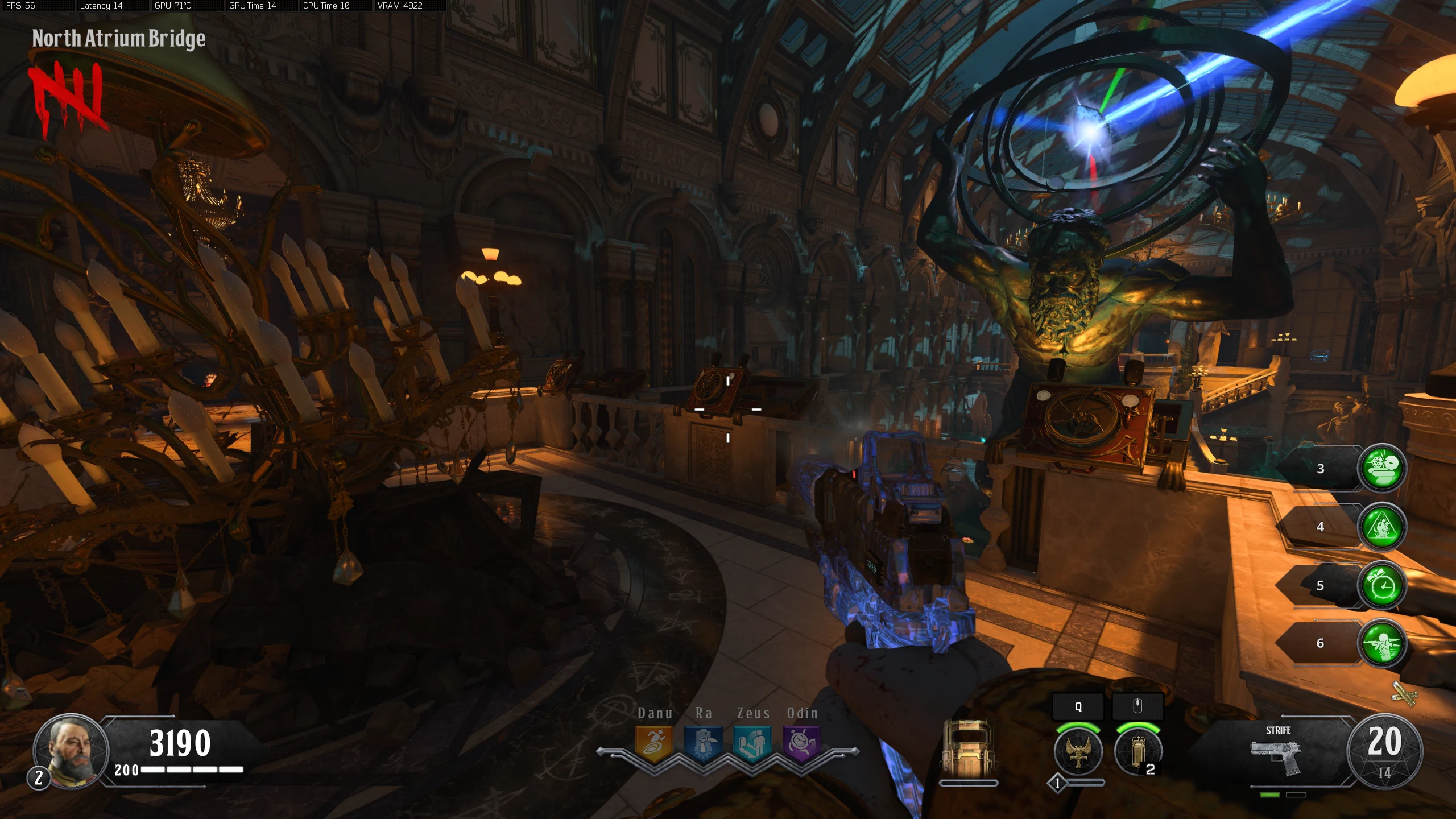Activate the dice elixir in slot 3
This screenshot has width=1456, height=819.
click(x=1382, y=468)
